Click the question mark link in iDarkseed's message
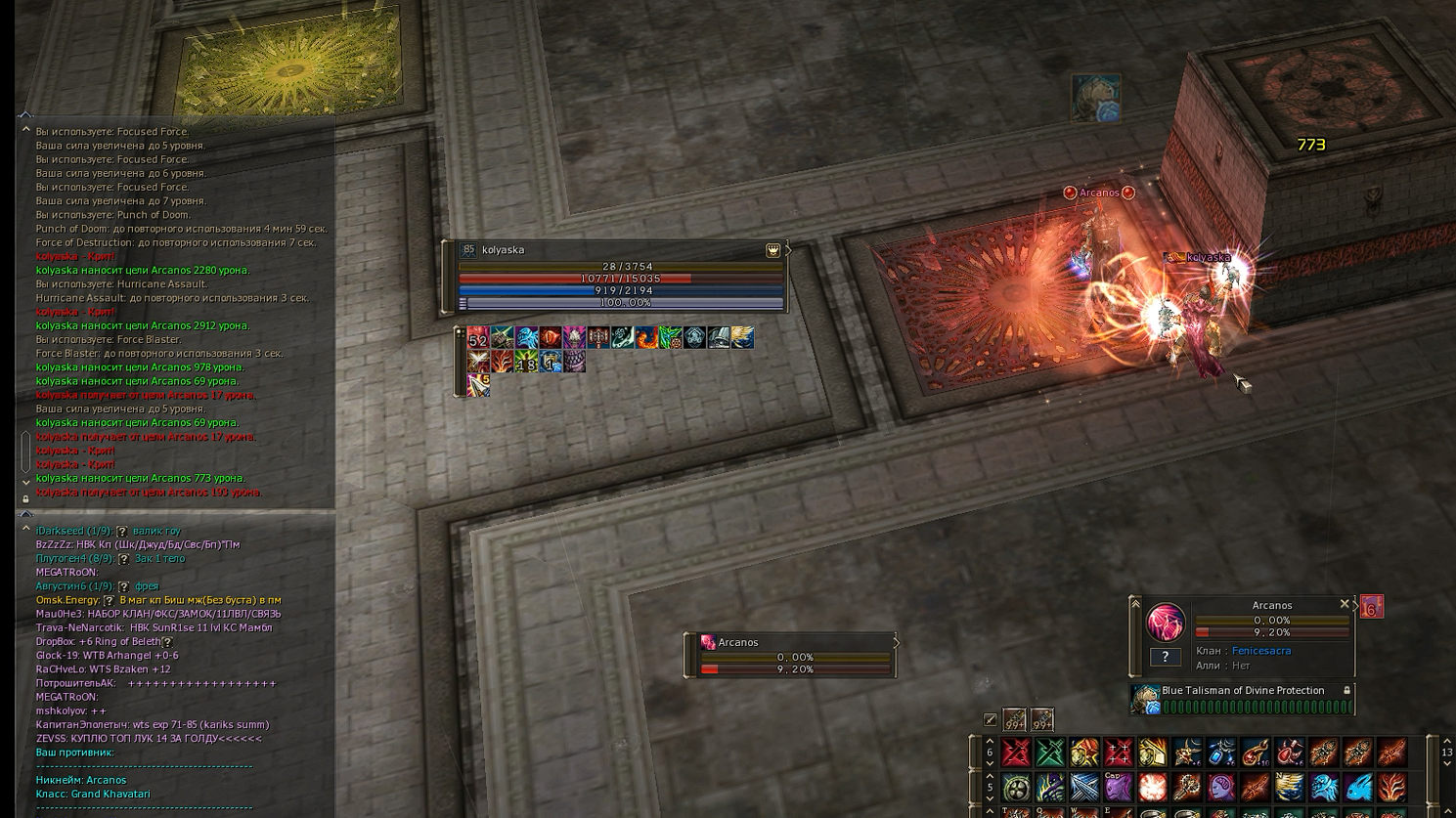Viewport: 1456px width, 818px height. 122,532
